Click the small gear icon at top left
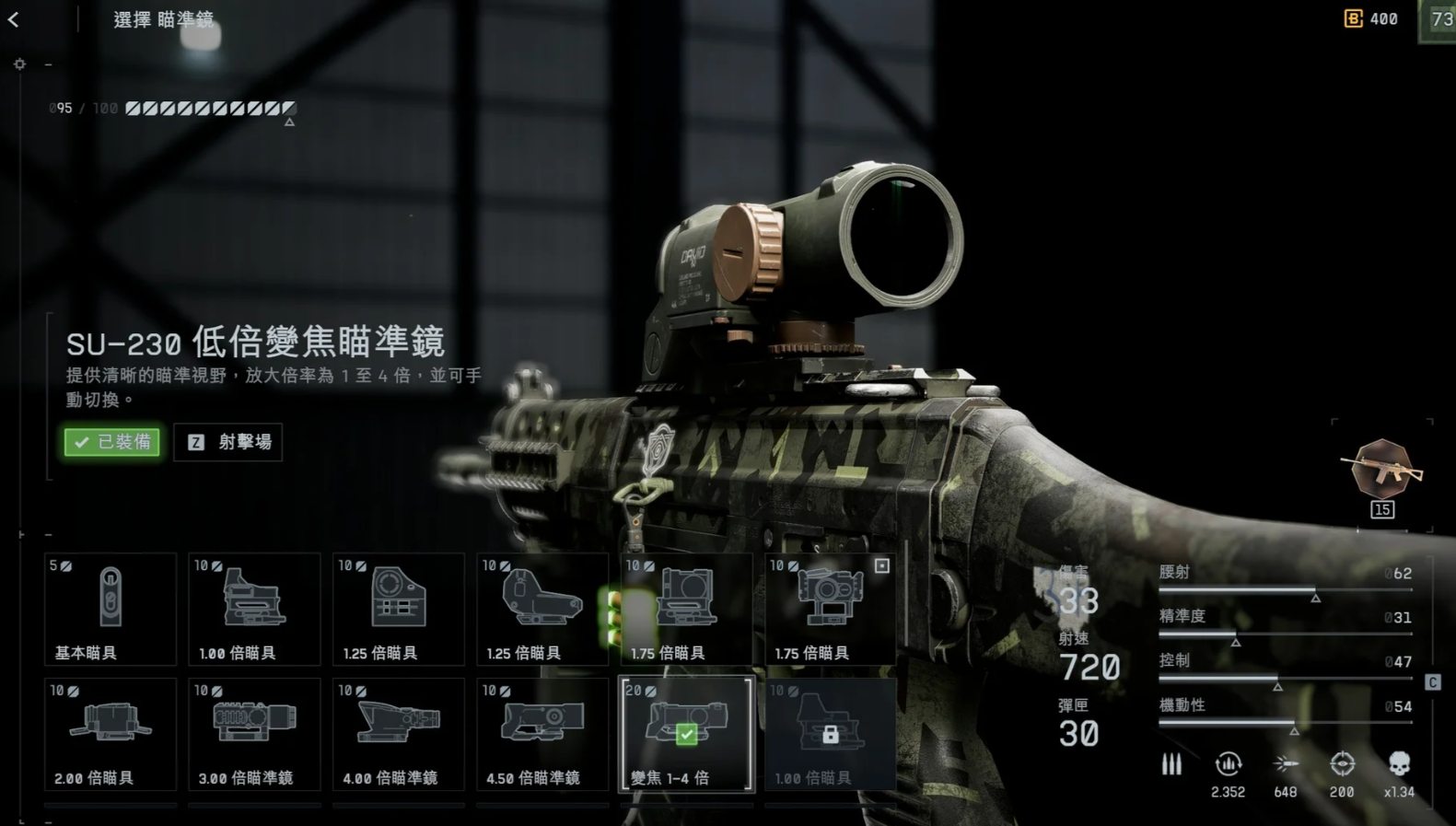1456x826 pixels. 19,64
